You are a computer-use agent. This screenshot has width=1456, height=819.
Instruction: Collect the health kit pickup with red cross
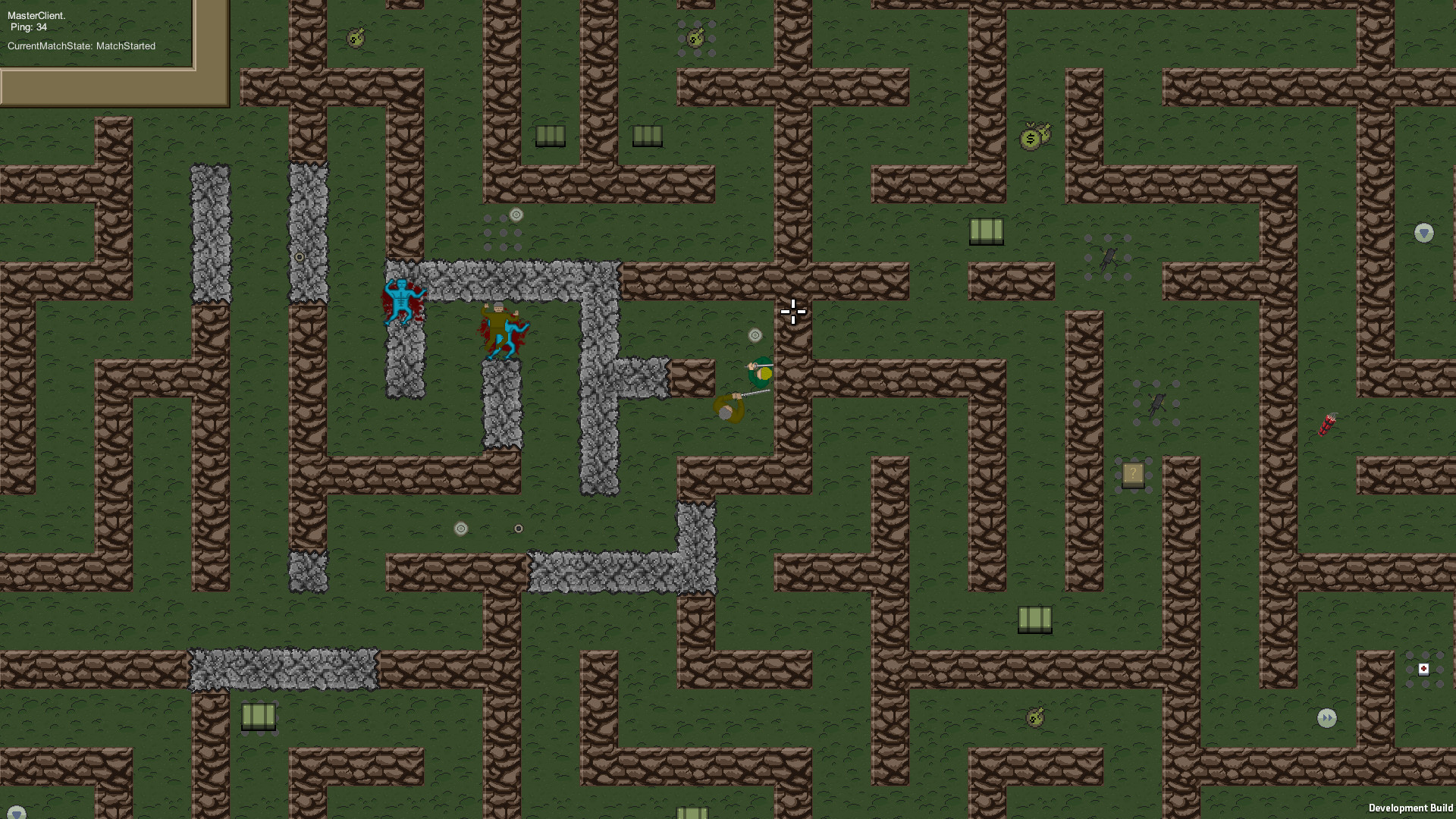[x=1424, y=669]
